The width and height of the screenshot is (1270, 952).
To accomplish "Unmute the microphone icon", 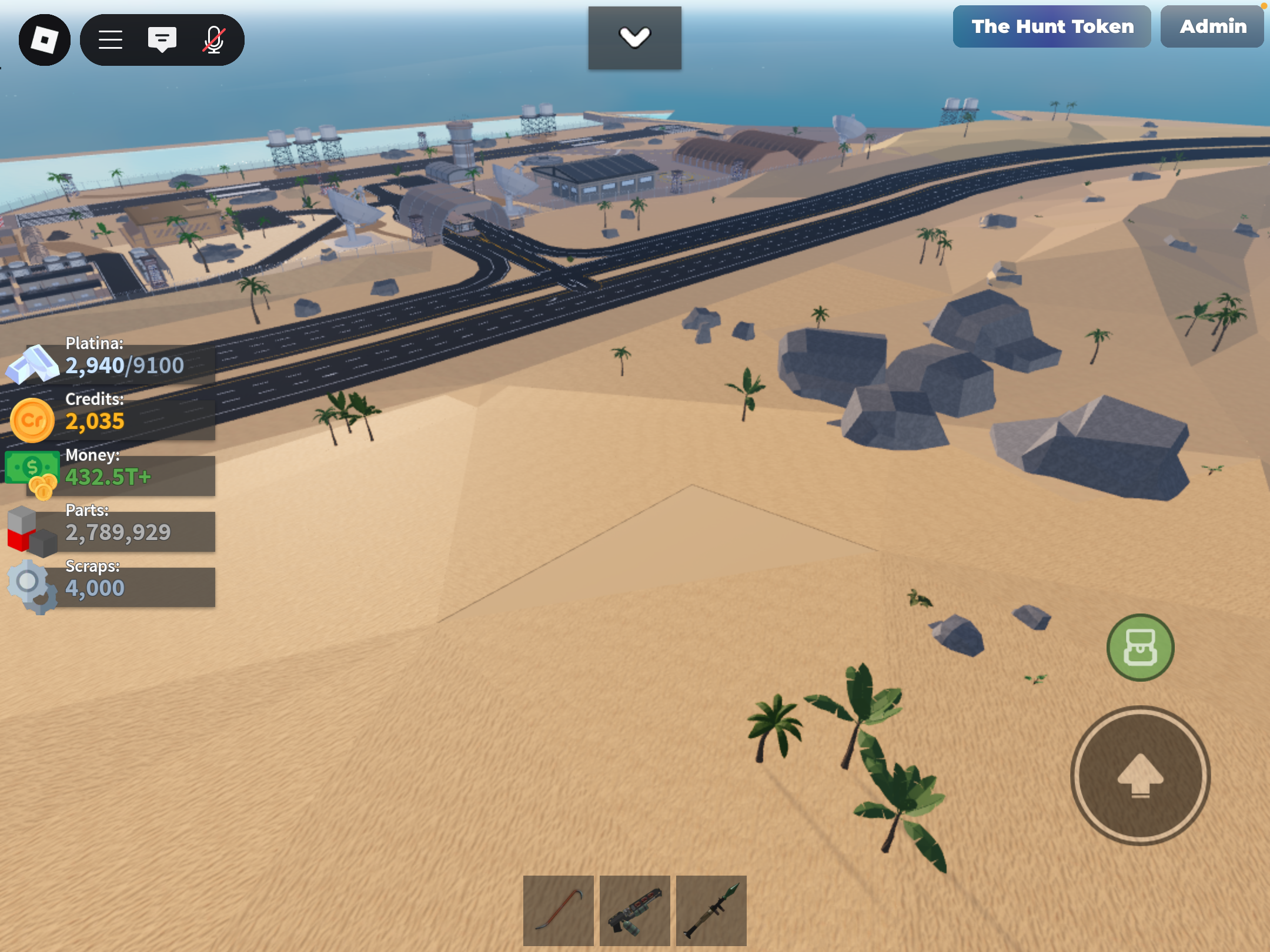I will pyautogui.click(x=213, y=39).
